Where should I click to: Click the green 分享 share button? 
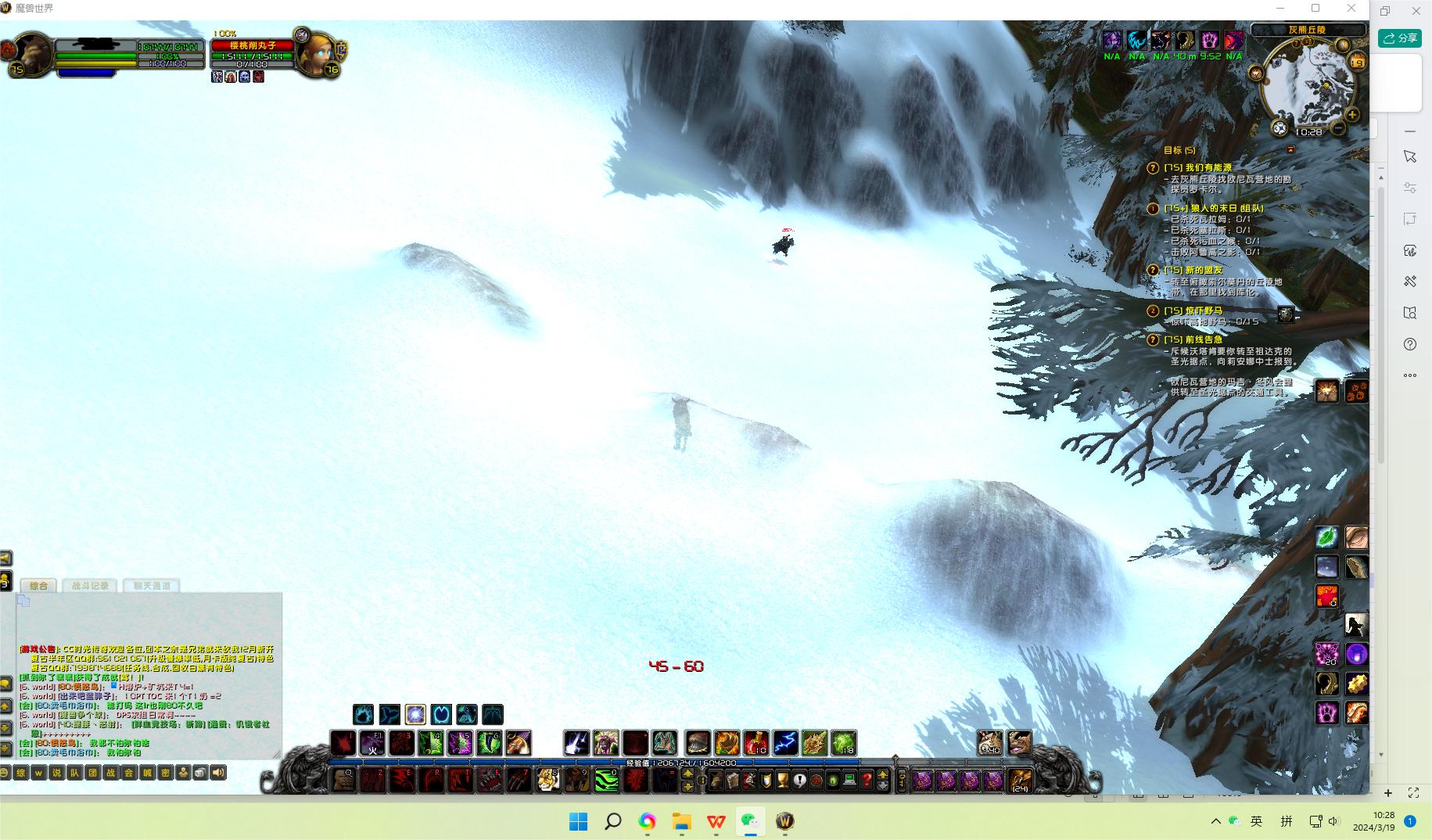[x=1400, y=38]
